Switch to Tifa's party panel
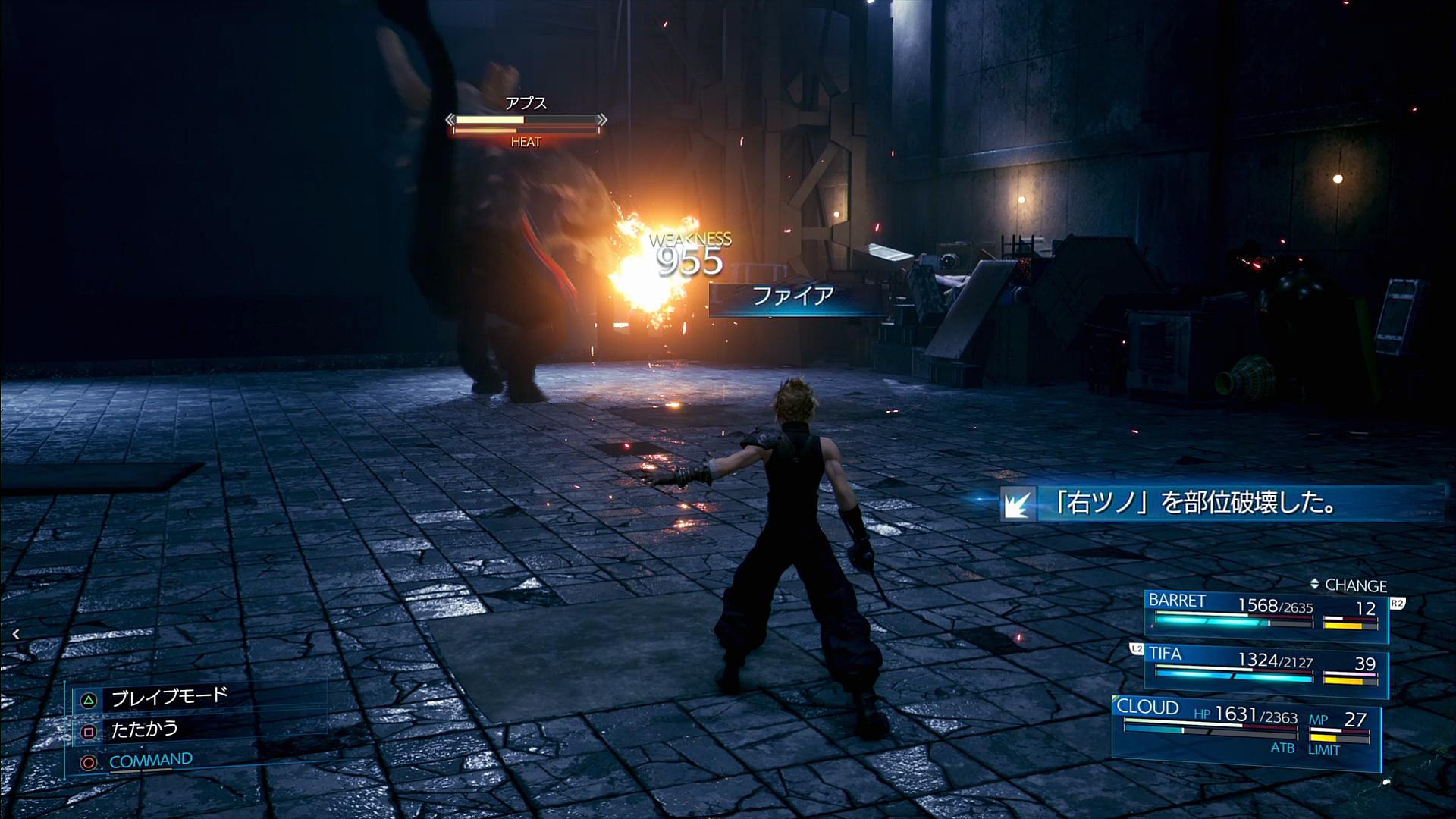This screenshot has width=1456, height=819. coord(1265,667)
